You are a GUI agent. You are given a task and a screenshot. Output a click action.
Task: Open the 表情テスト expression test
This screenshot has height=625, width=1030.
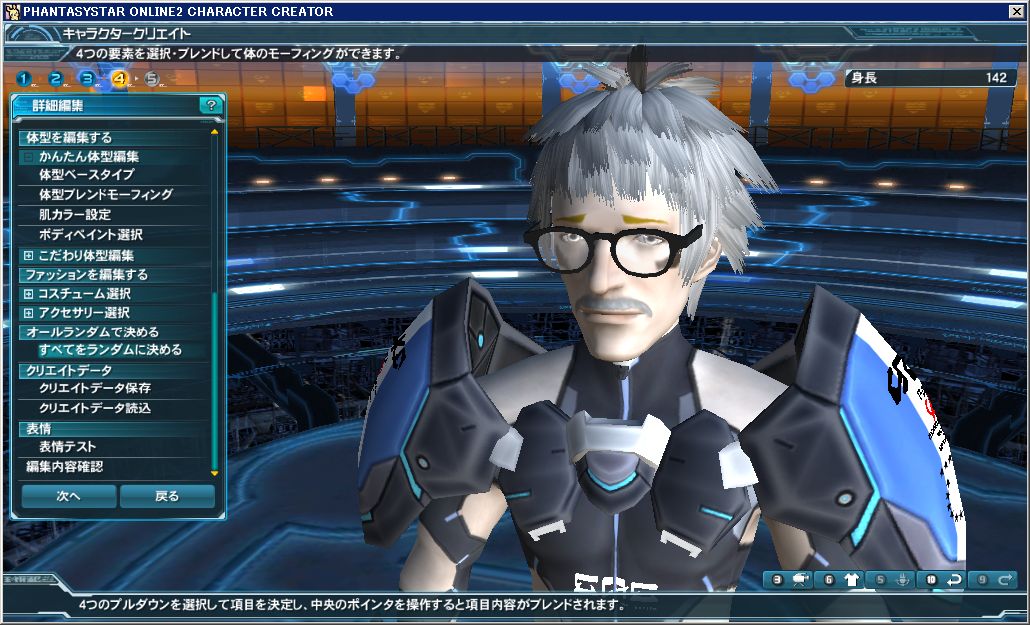tap(67, 447)
